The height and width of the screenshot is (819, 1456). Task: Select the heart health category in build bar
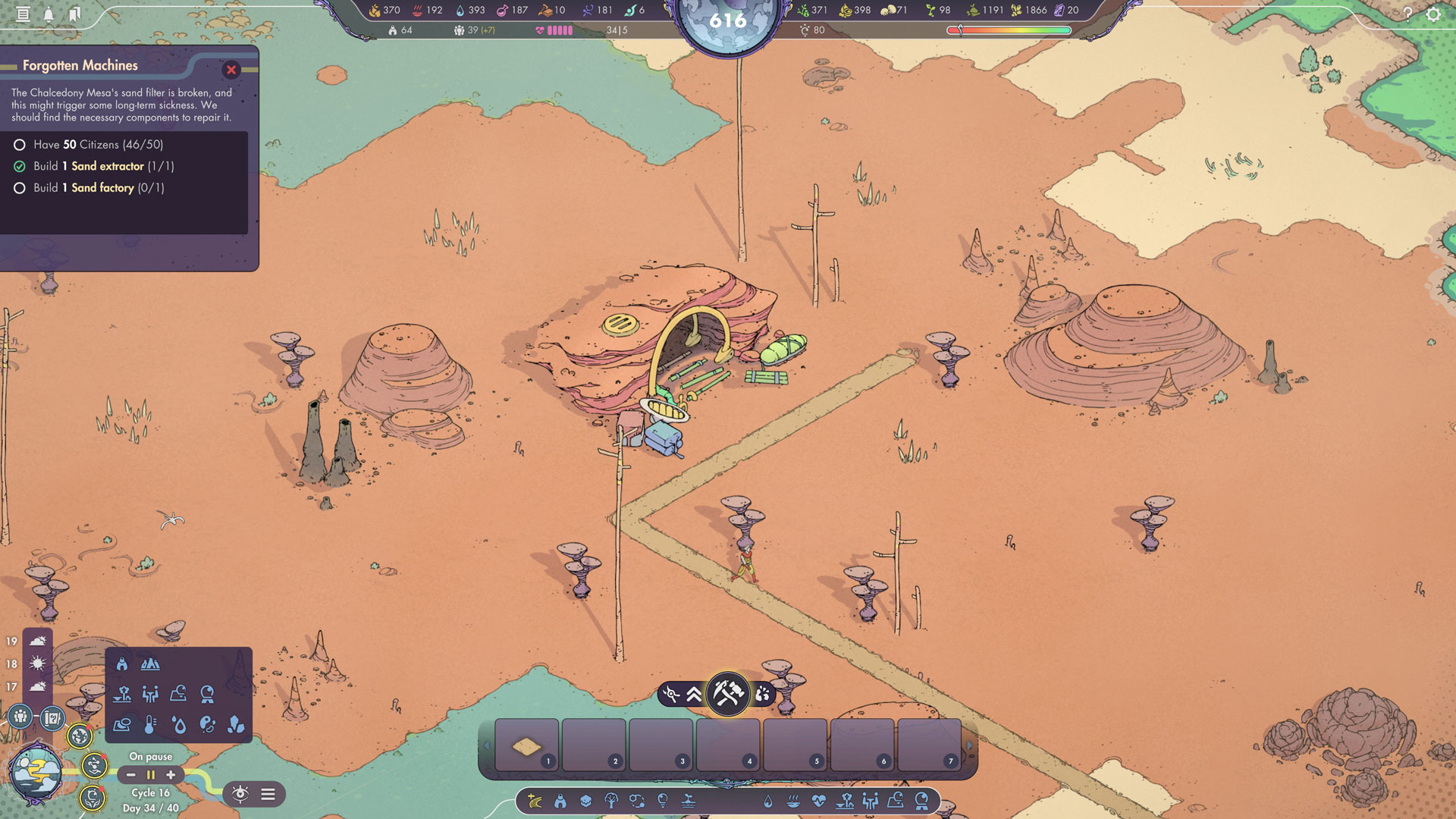pos(818,801)
